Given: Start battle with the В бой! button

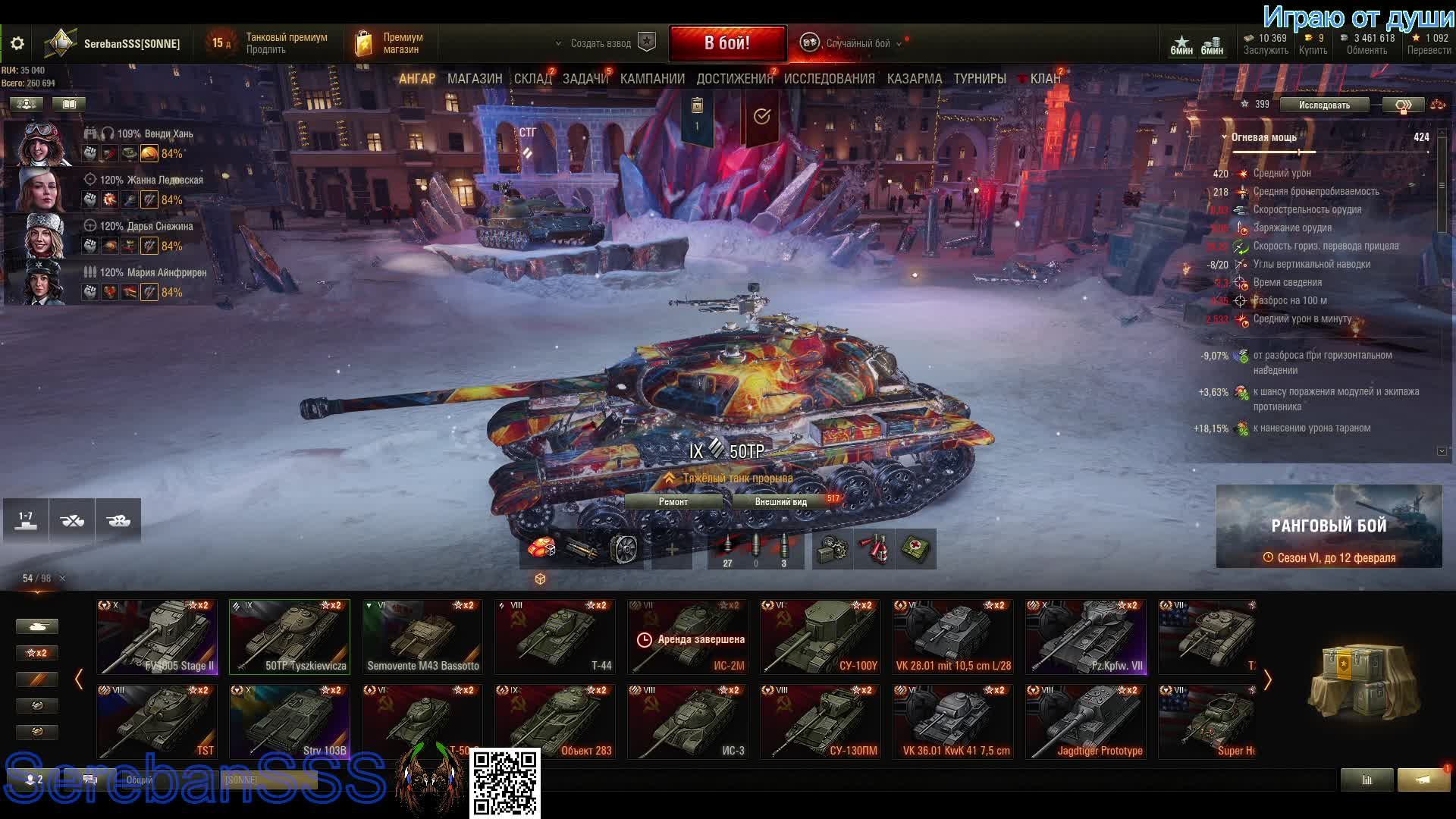Looking at the screenshot, I should coord(726,43).
